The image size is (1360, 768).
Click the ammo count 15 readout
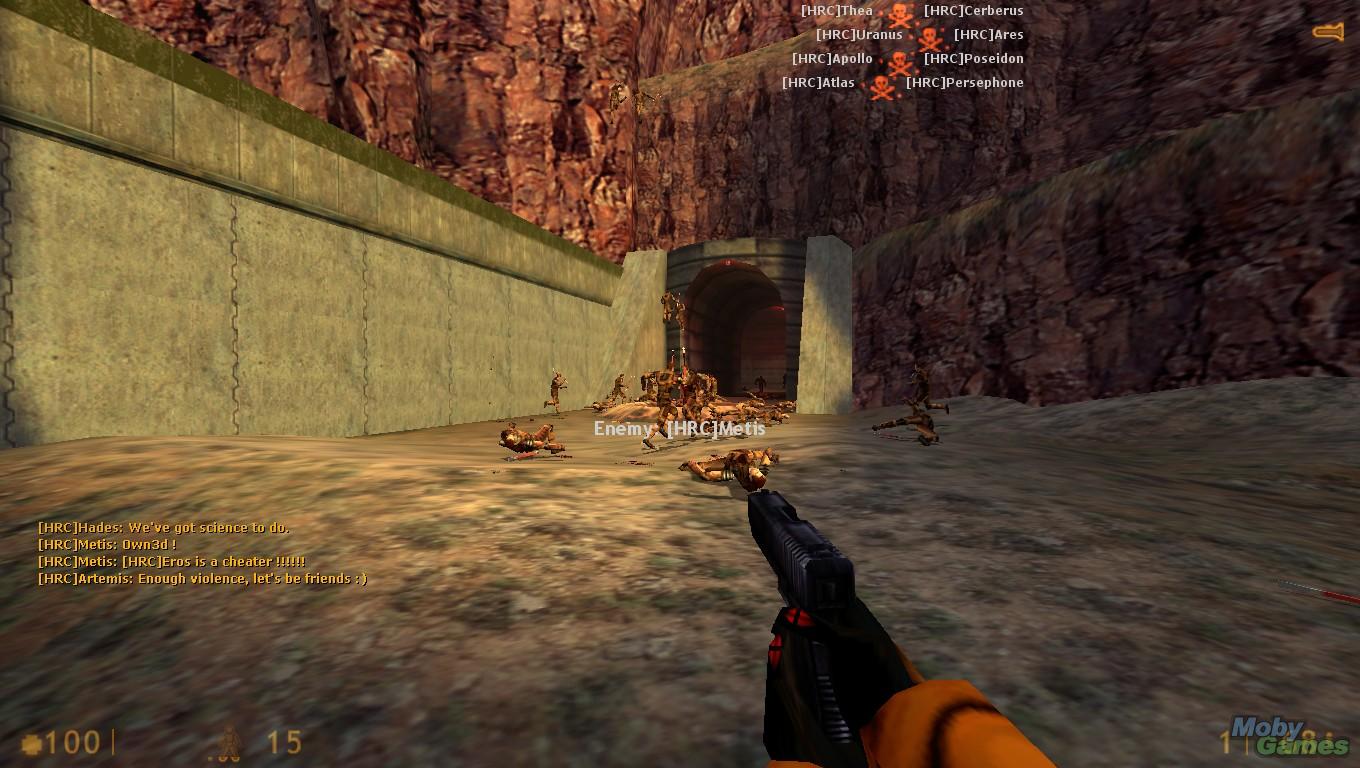[x=285, y=743]
